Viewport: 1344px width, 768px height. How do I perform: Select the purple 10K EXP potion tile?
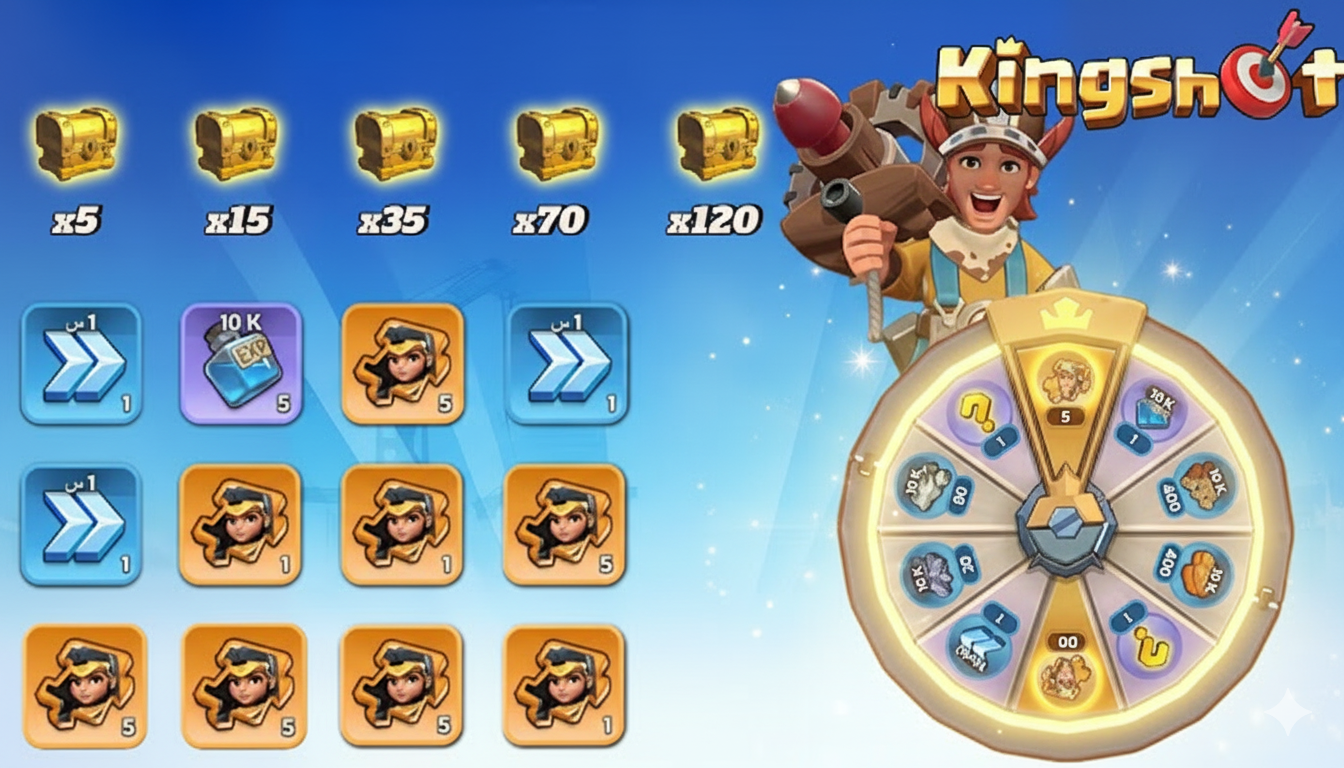[x=241, y=363]
